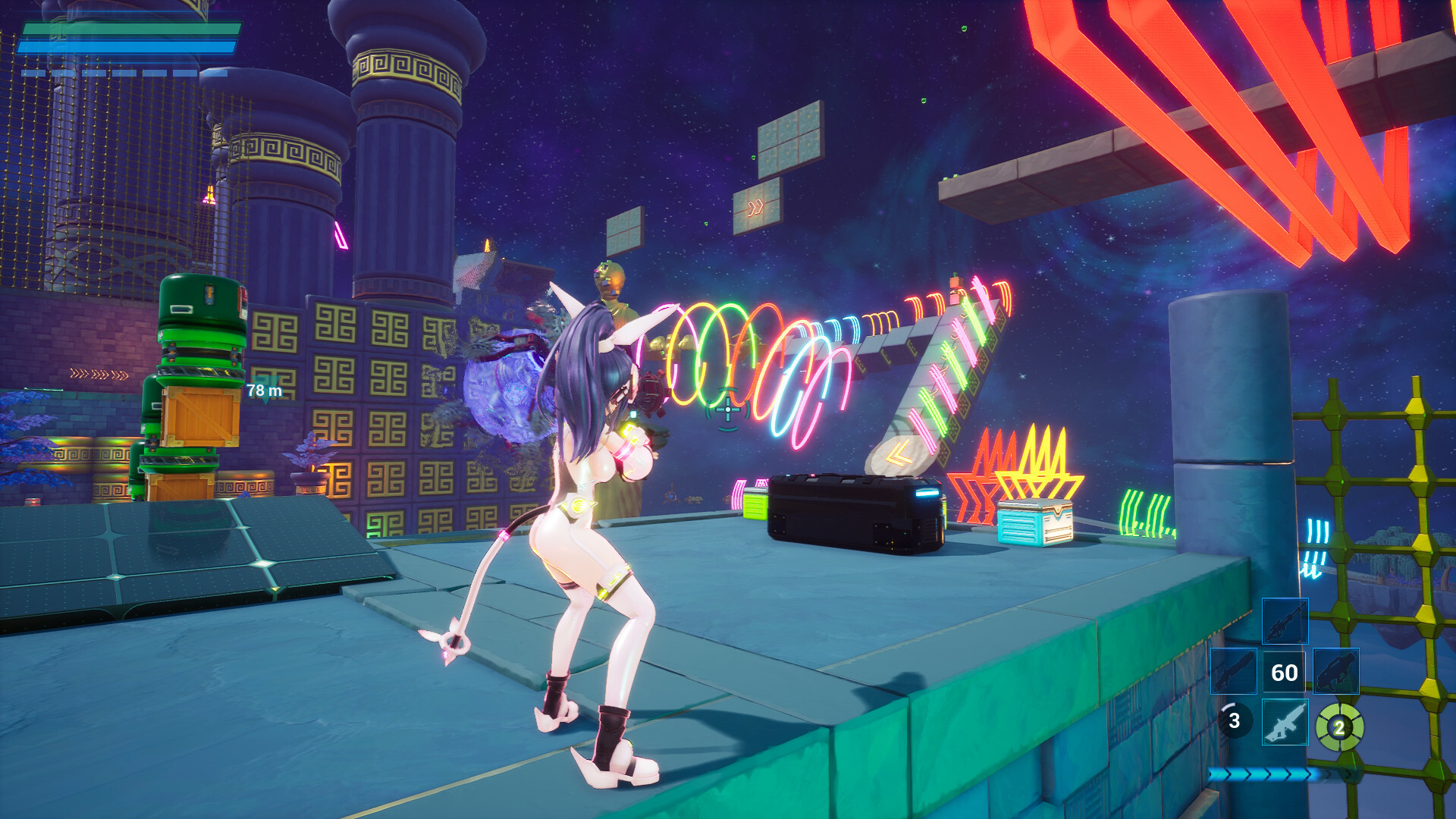Click the ammo count 60 in the weapon HUD
Image resolution: width=1456 pixels, height=819 pixels.
tap(1285, 672)
